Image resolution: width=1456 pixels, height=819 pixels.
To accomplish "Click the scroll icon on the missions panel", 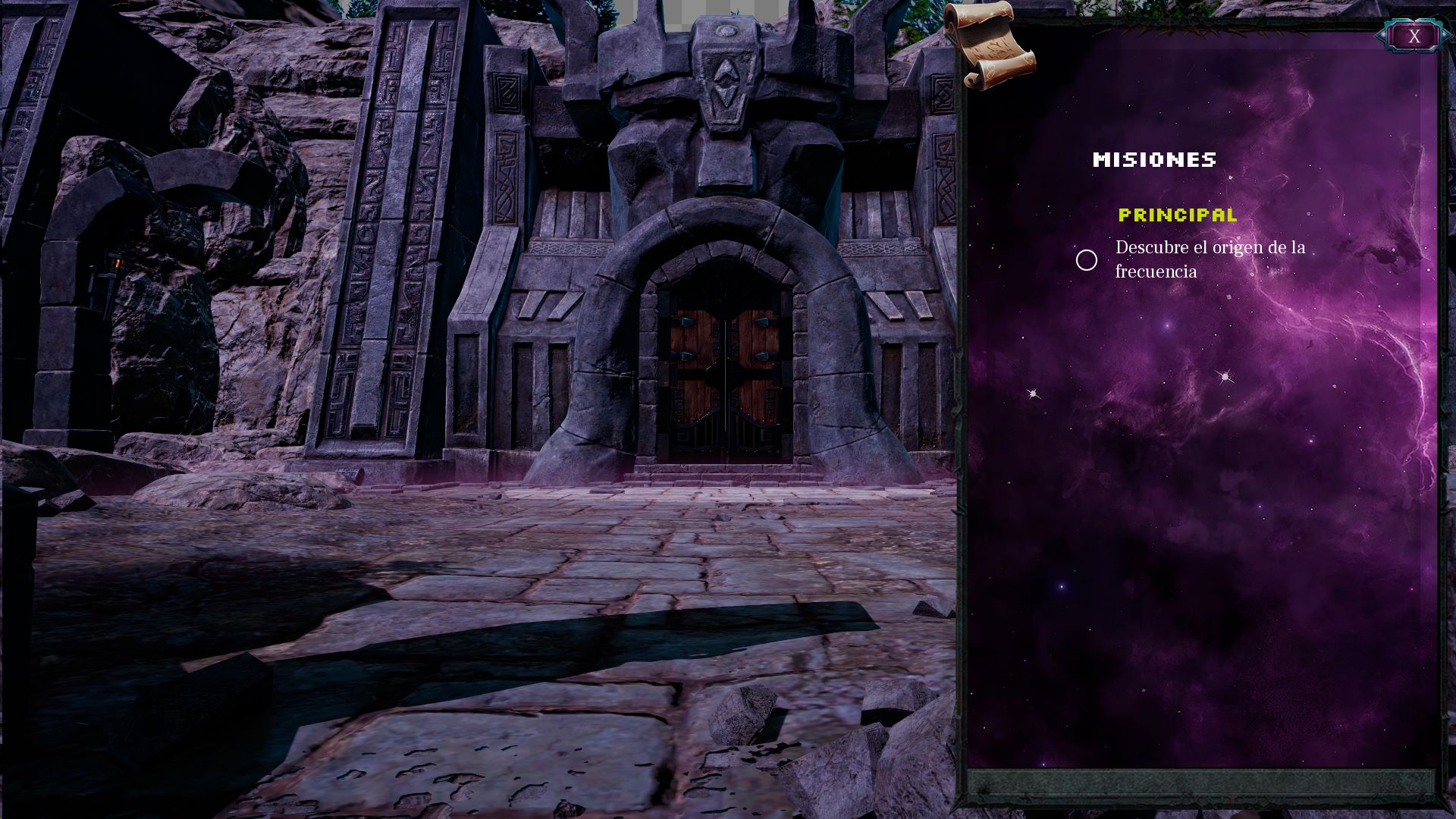I will 989,47.
